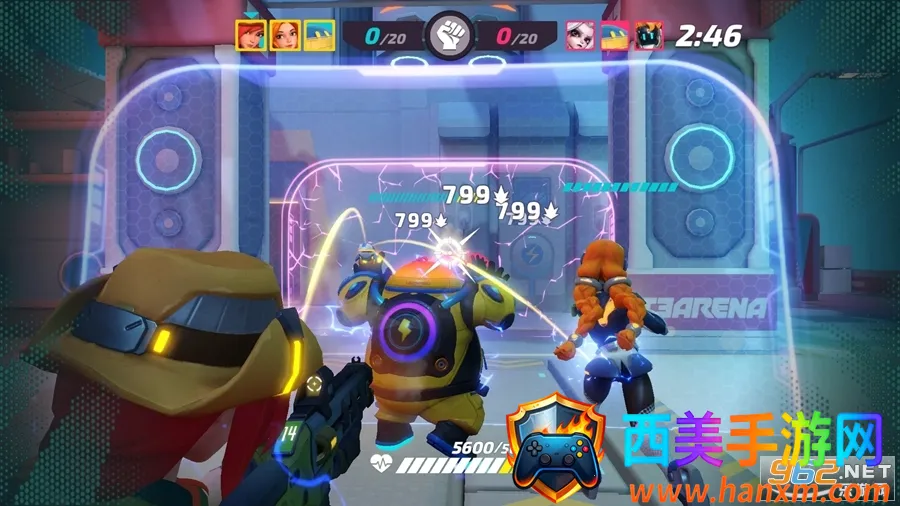
Task: Select the black robot enemy portrait
Action: pyautogui.click(x=649, y=35)
